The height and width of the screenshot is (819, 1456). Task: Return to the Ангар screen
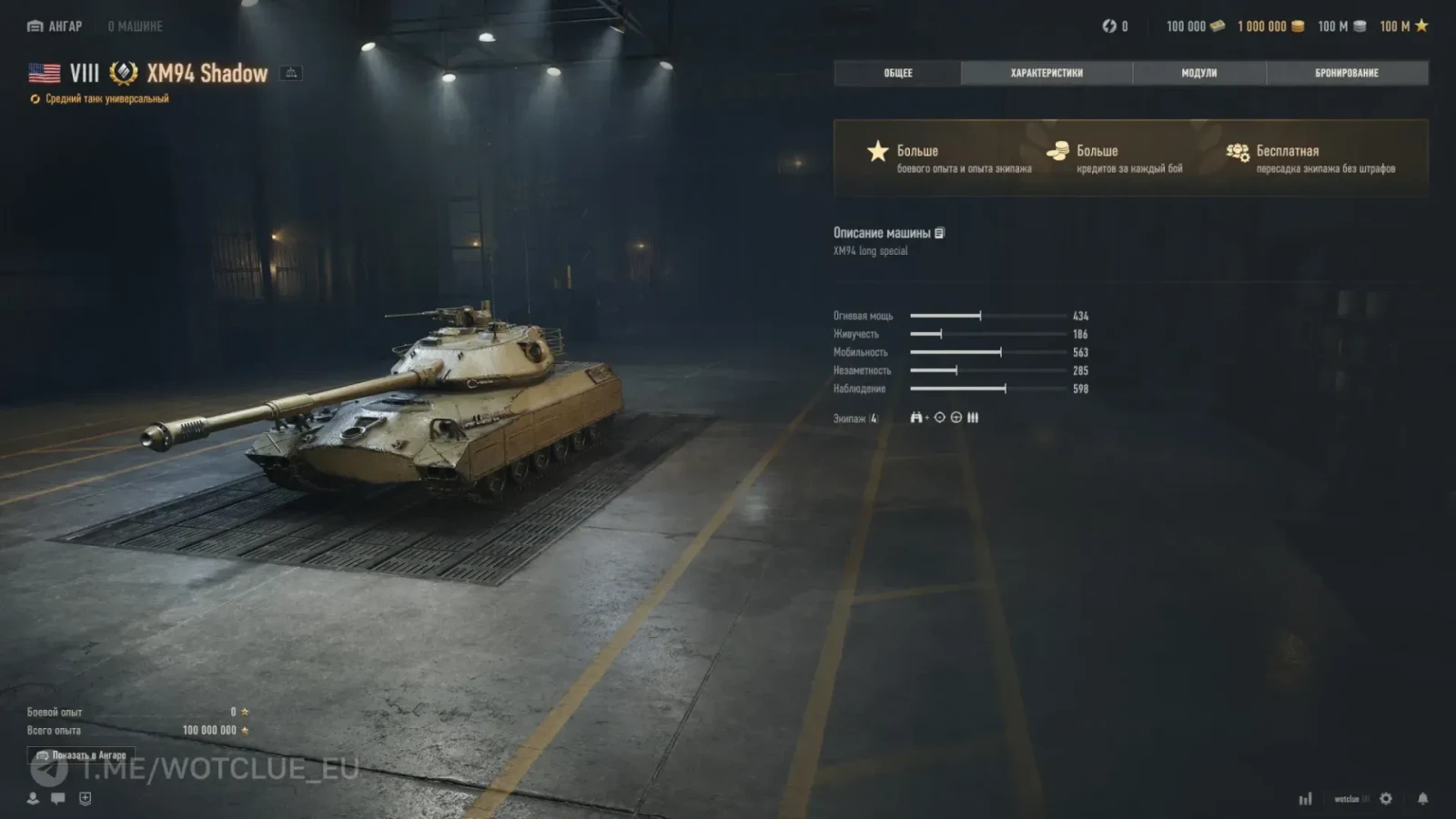56,26
